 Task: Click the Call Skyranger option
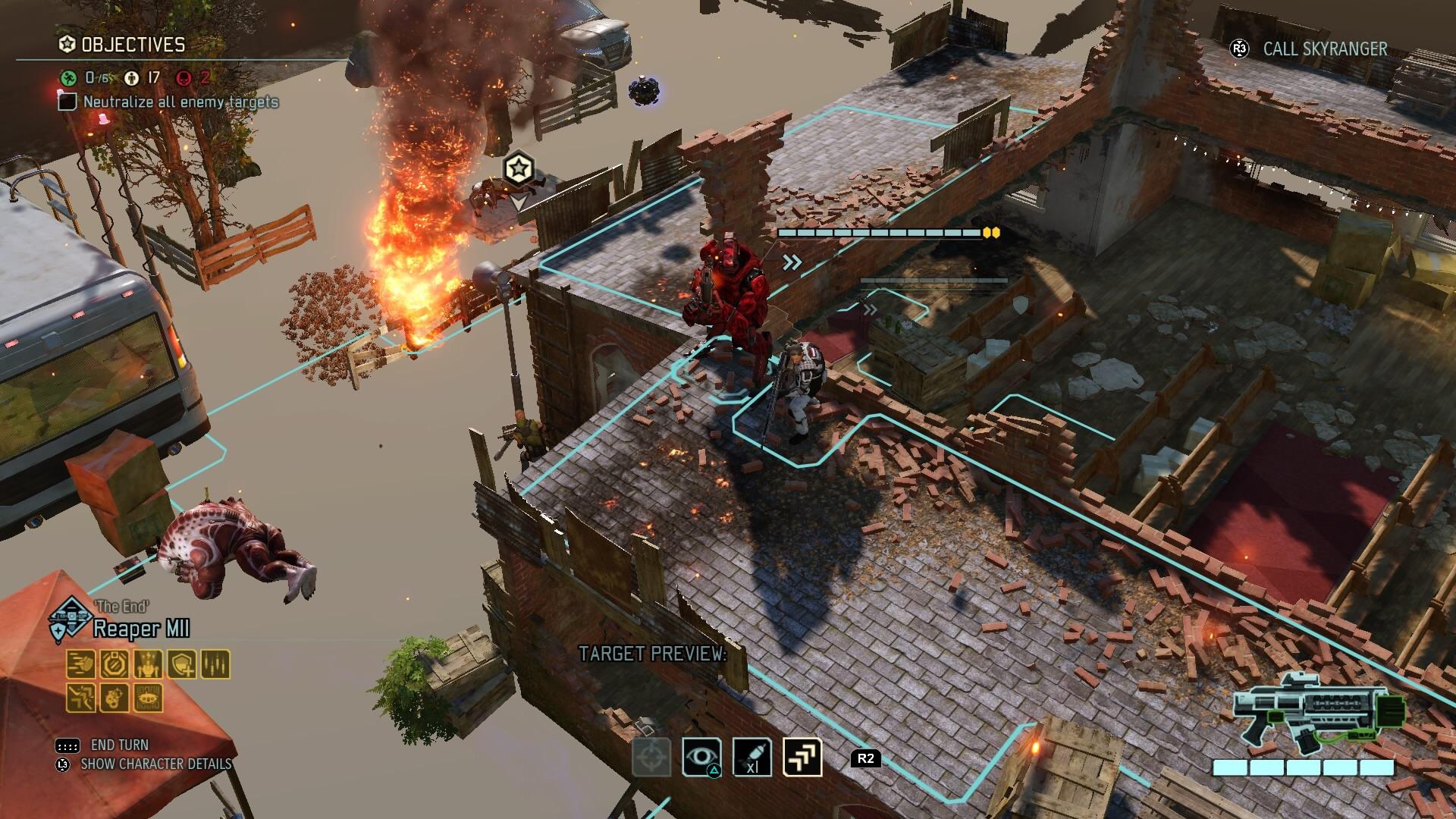pos(1324,49)
